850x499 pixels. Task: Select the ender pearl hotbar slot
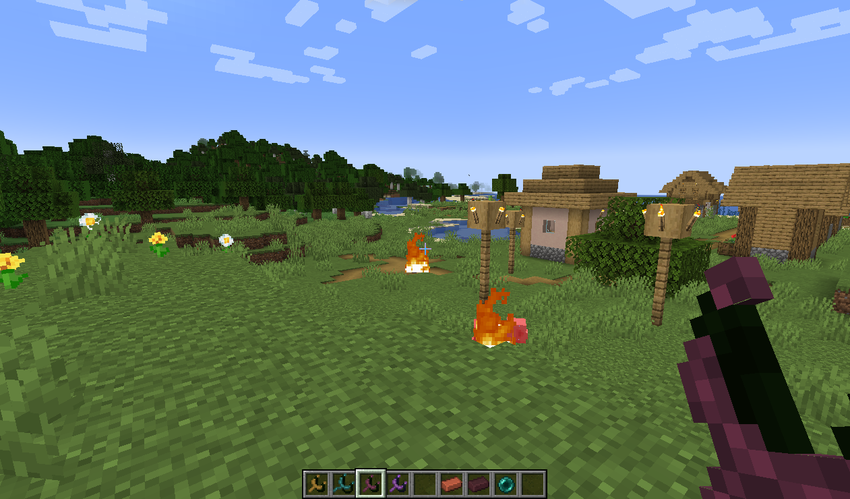pyautogui.click(x=506, y=484)
